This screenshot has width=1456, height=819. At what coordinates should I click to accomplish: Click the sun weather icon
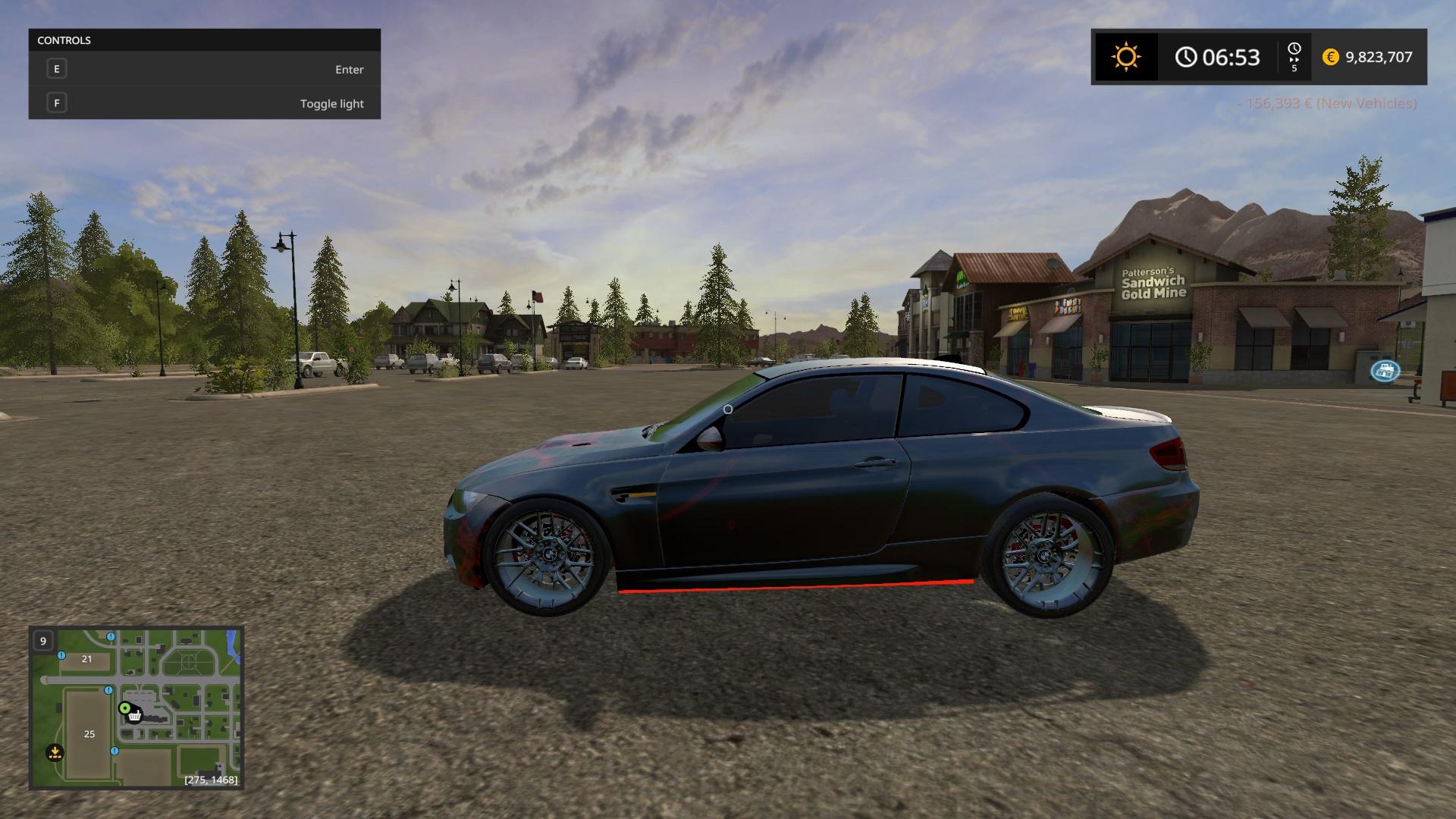coord(1125,57)
